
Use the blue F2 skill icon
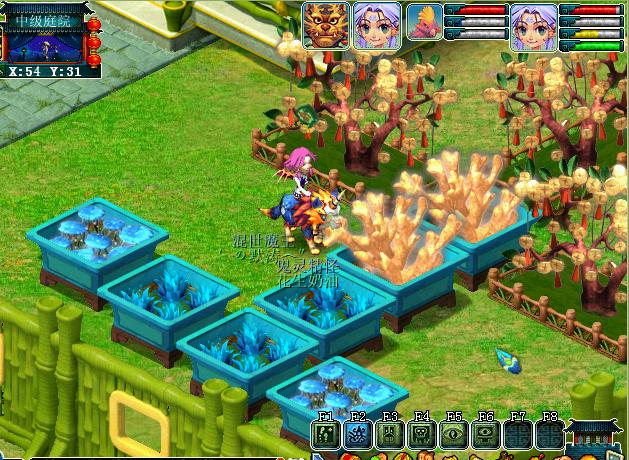click(357, 435)
